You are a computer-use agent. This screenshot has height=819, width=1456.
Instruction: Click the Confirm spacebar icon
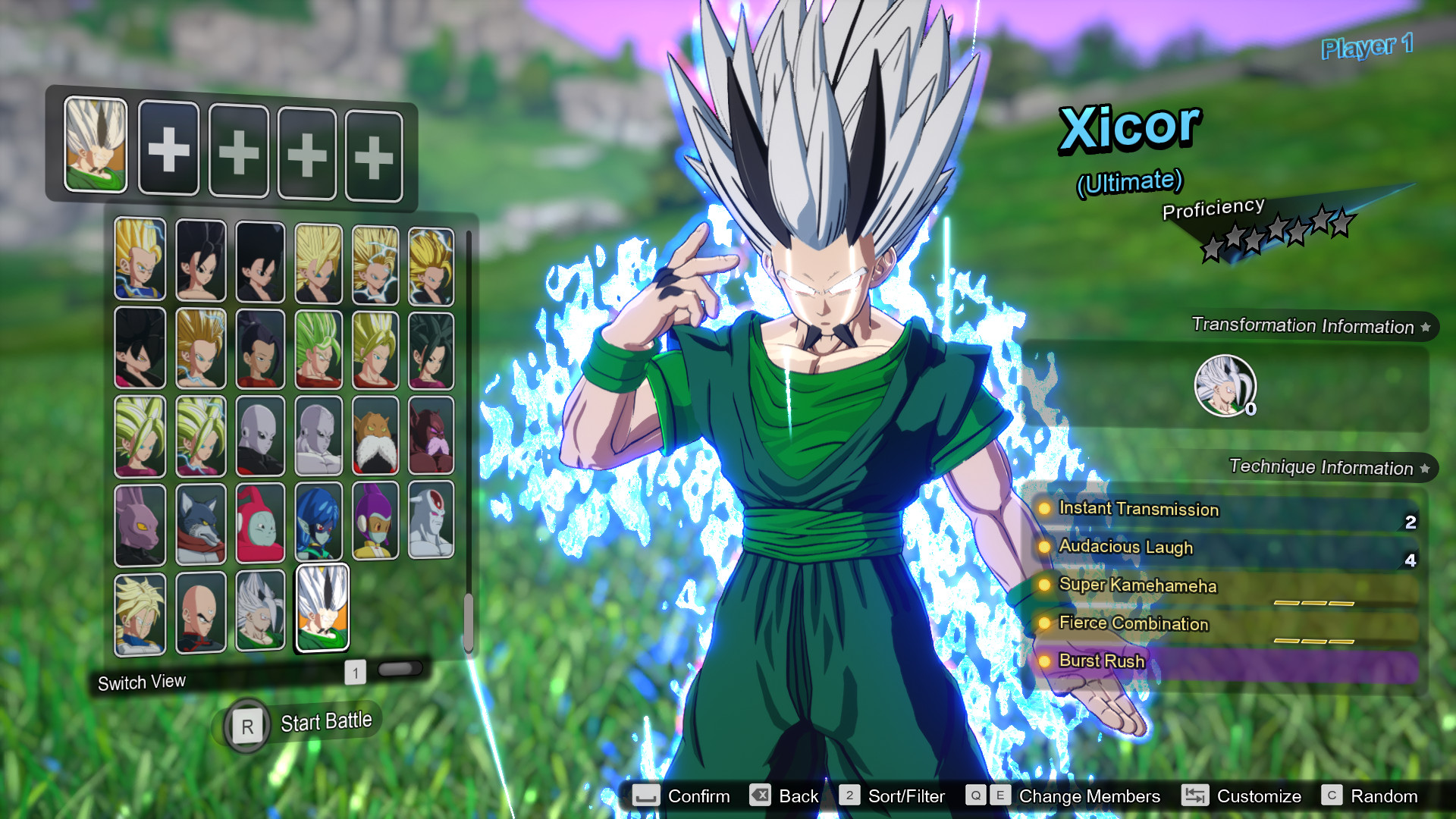646,796
